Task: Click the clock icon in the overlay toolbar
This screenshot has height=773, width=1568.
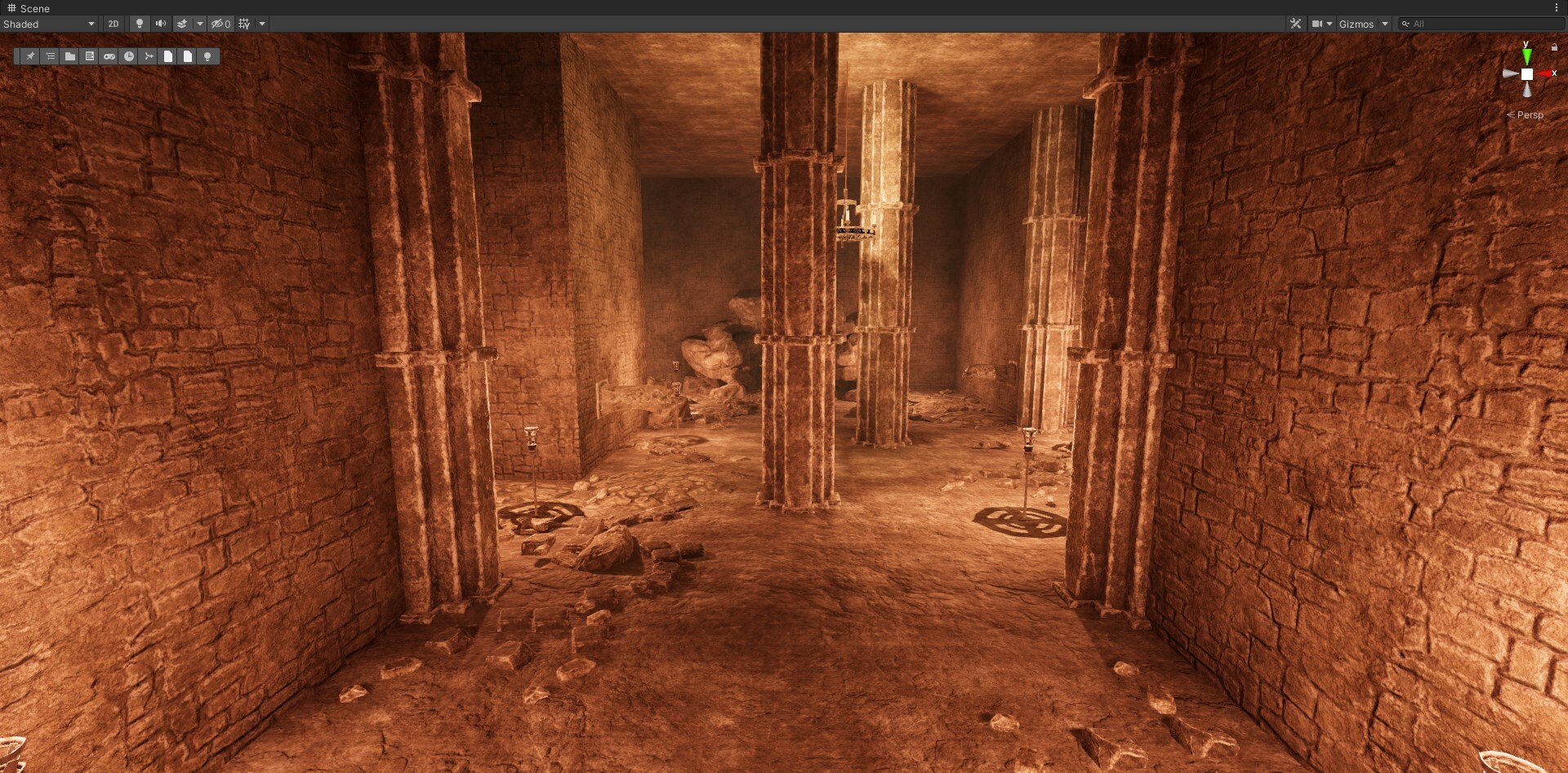Action: pos(128,56)
